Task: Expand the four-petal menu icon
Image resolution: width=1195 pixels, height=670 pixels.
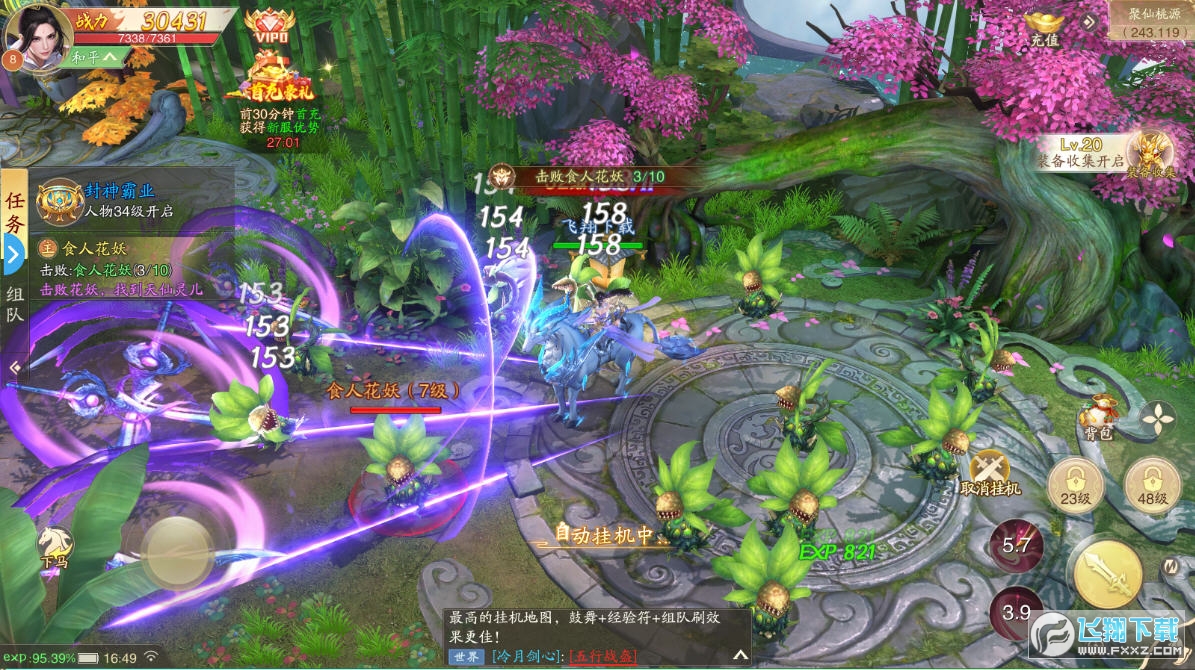Action: (x=1158, y=418)
